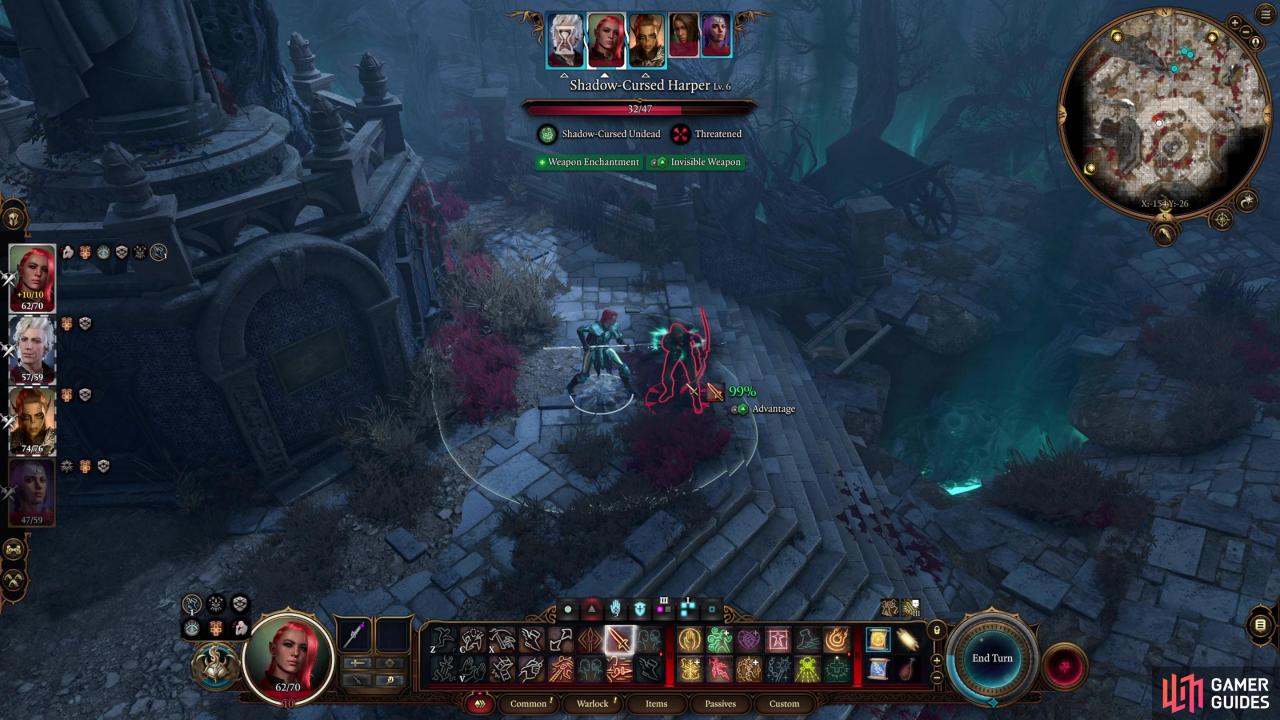This screenshot has width=1280, height=720.
Task: Click the red orb beside End Turn
Action: [x=1063, y=666]
